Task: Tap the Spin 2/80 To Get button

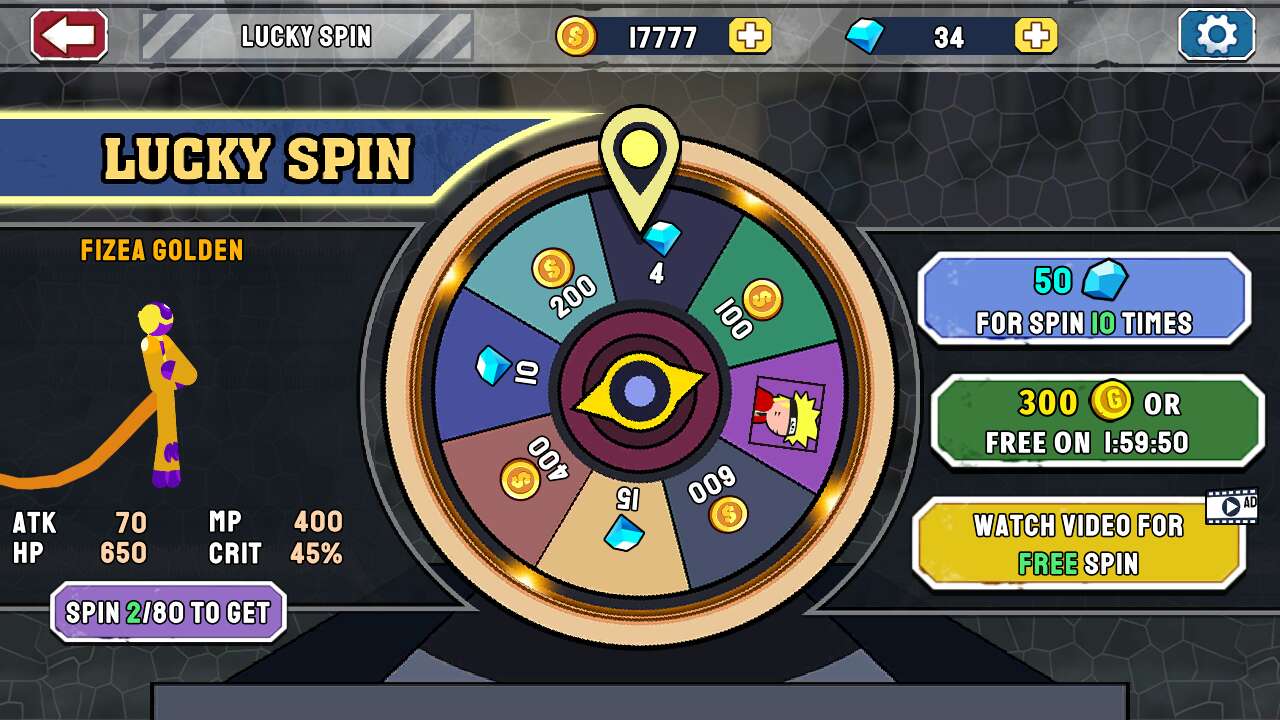Action: click(168, 612)
